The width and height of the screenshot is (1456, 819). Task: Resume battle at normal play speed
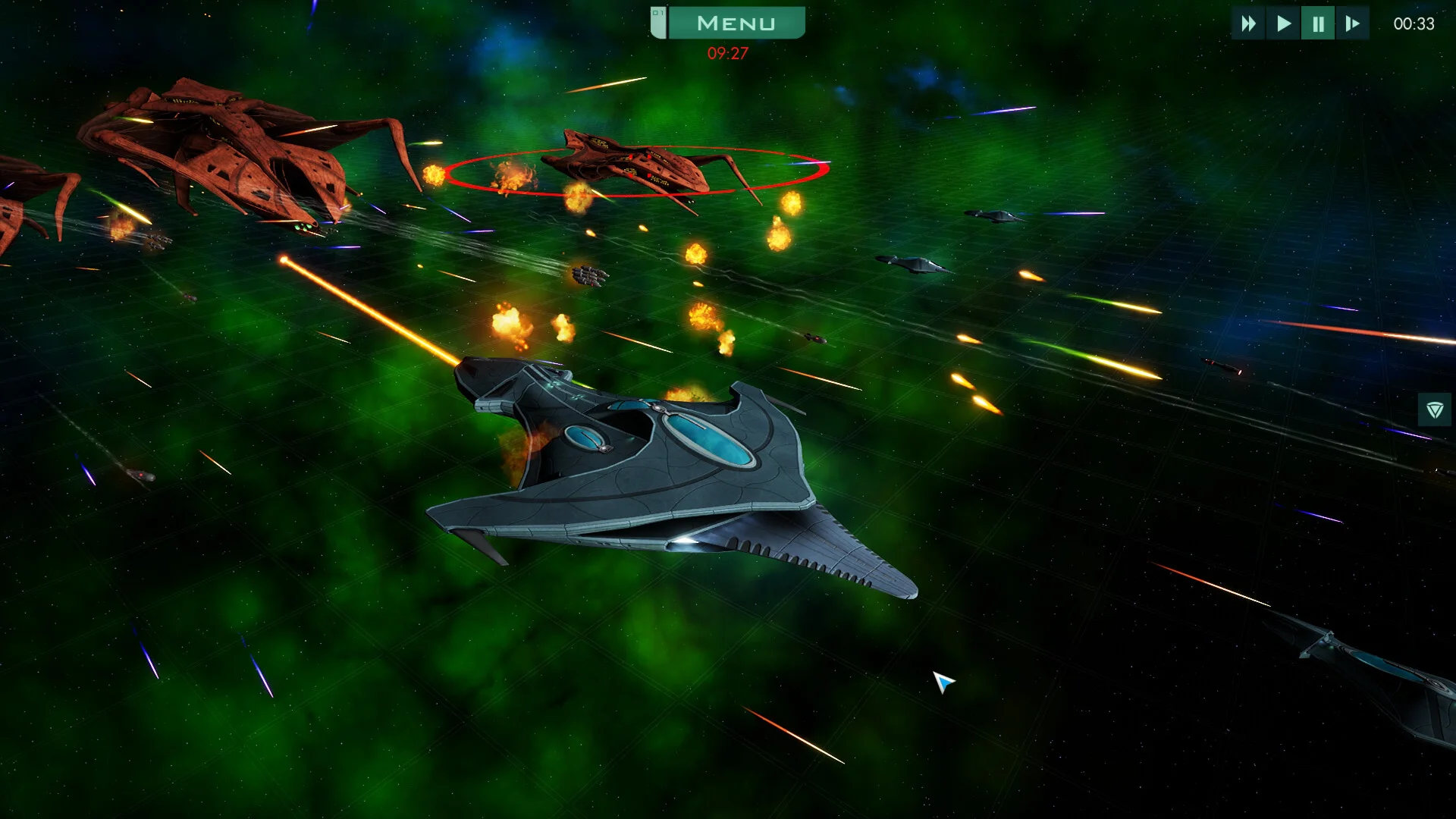1283,24
